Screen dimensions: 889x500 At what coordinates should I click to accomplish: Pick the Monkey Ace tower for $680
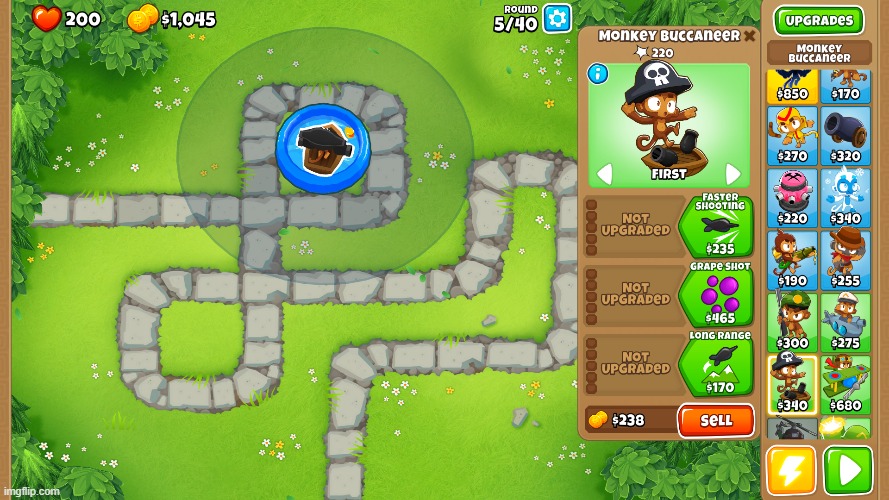(845, 384)
